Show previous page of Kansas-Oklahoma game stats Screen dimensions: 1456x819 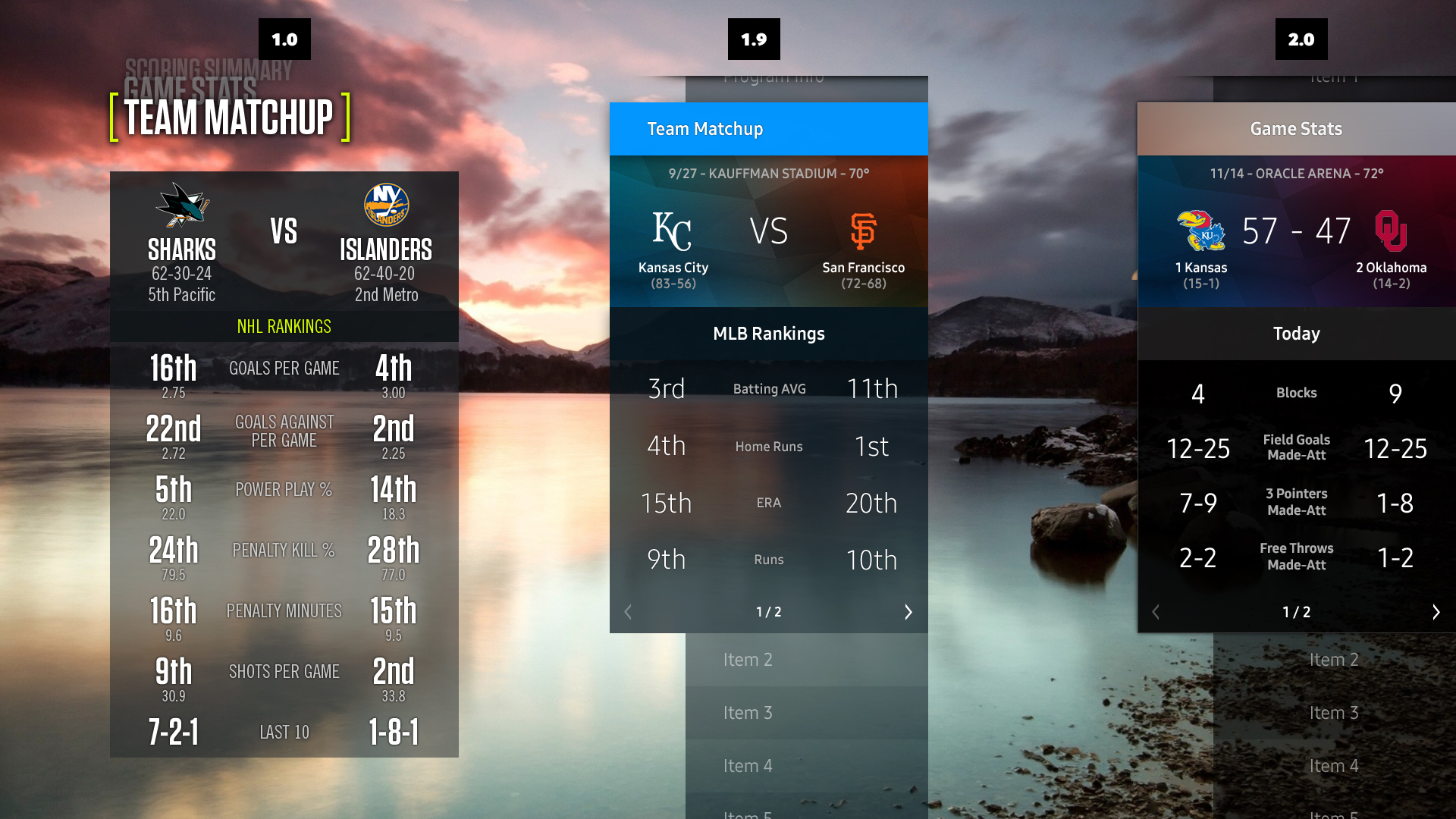tap(1156, 612)
